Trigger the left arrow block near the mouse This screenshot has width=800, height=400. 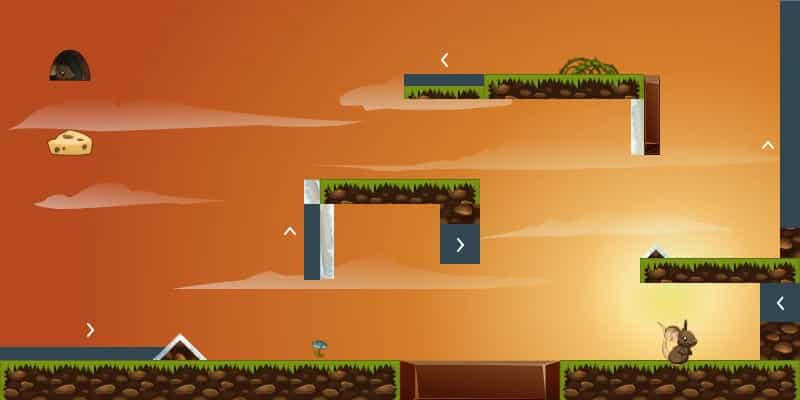pos(779,302)
